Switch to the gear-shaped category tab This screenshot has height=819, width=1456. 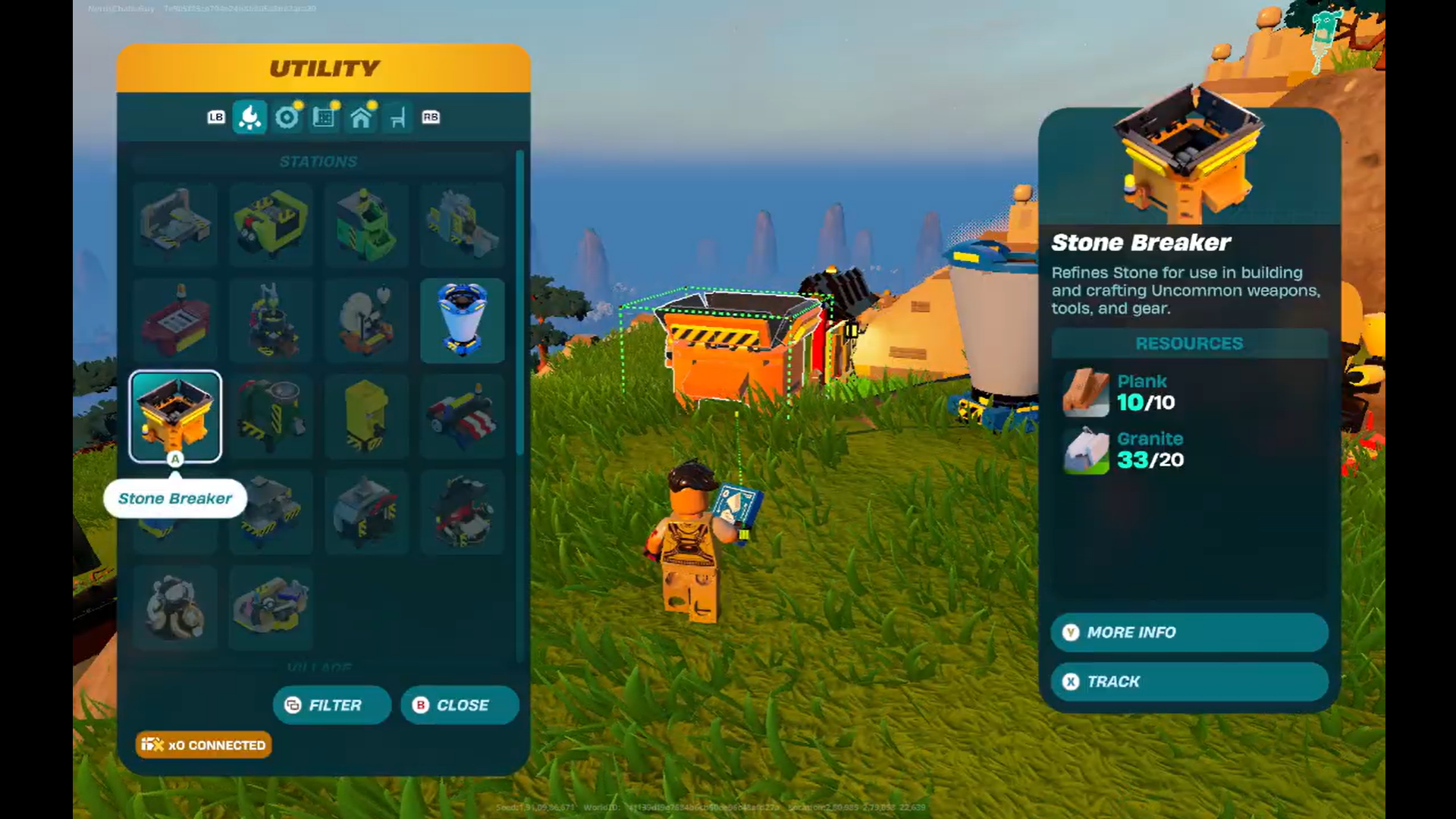tap(287, 118)
